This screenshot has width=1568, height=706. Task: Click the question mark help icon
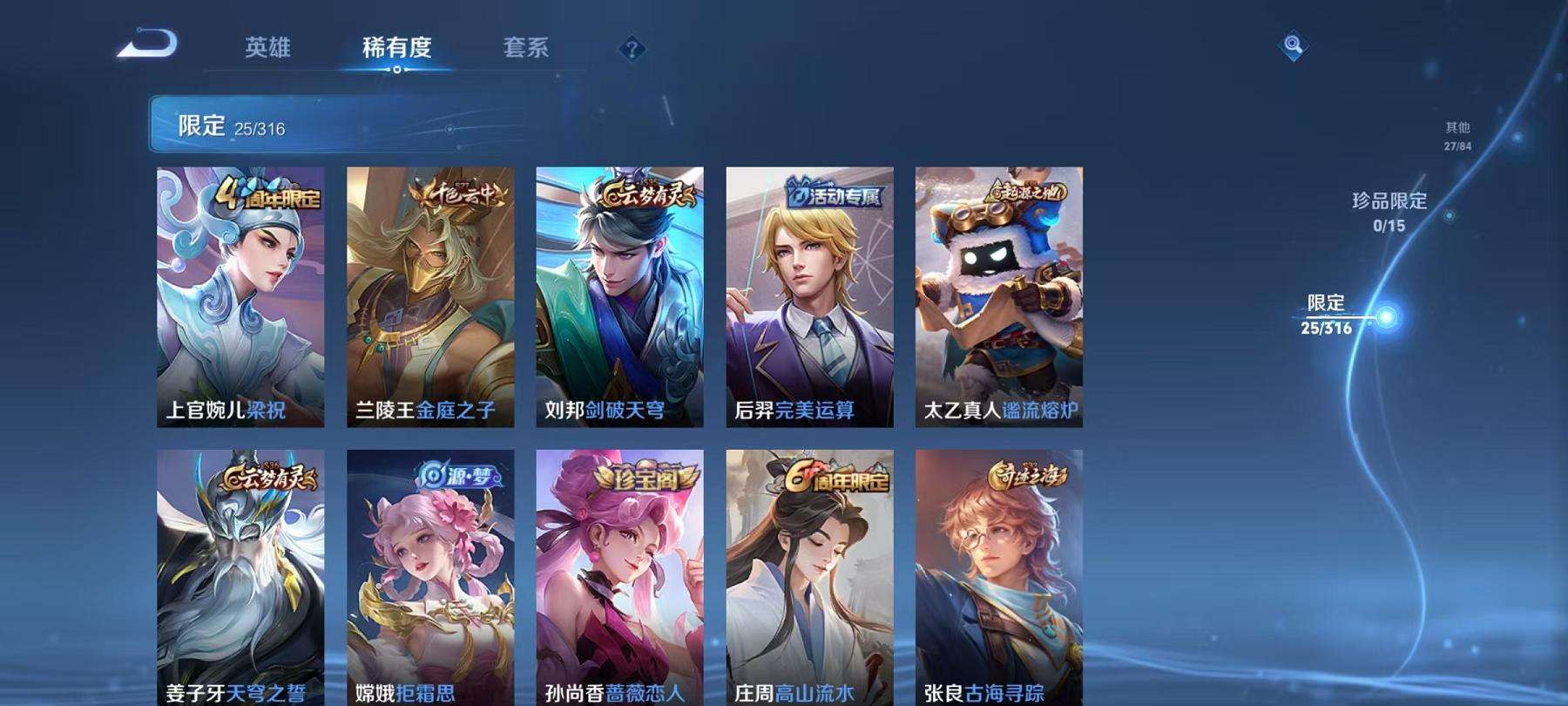point(633,48)
